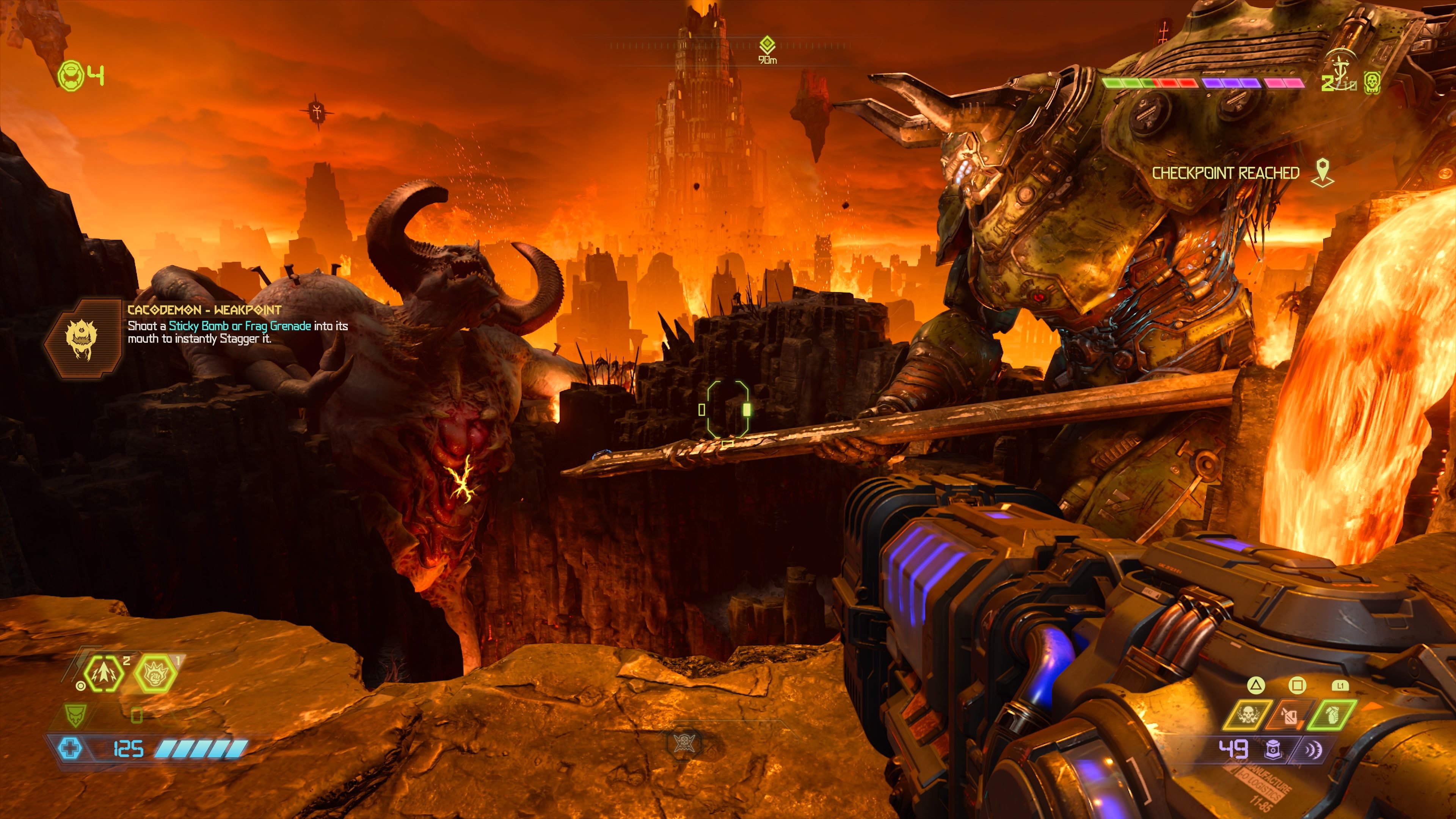Toggle the Triangle weapon swap indicator

1256,686
